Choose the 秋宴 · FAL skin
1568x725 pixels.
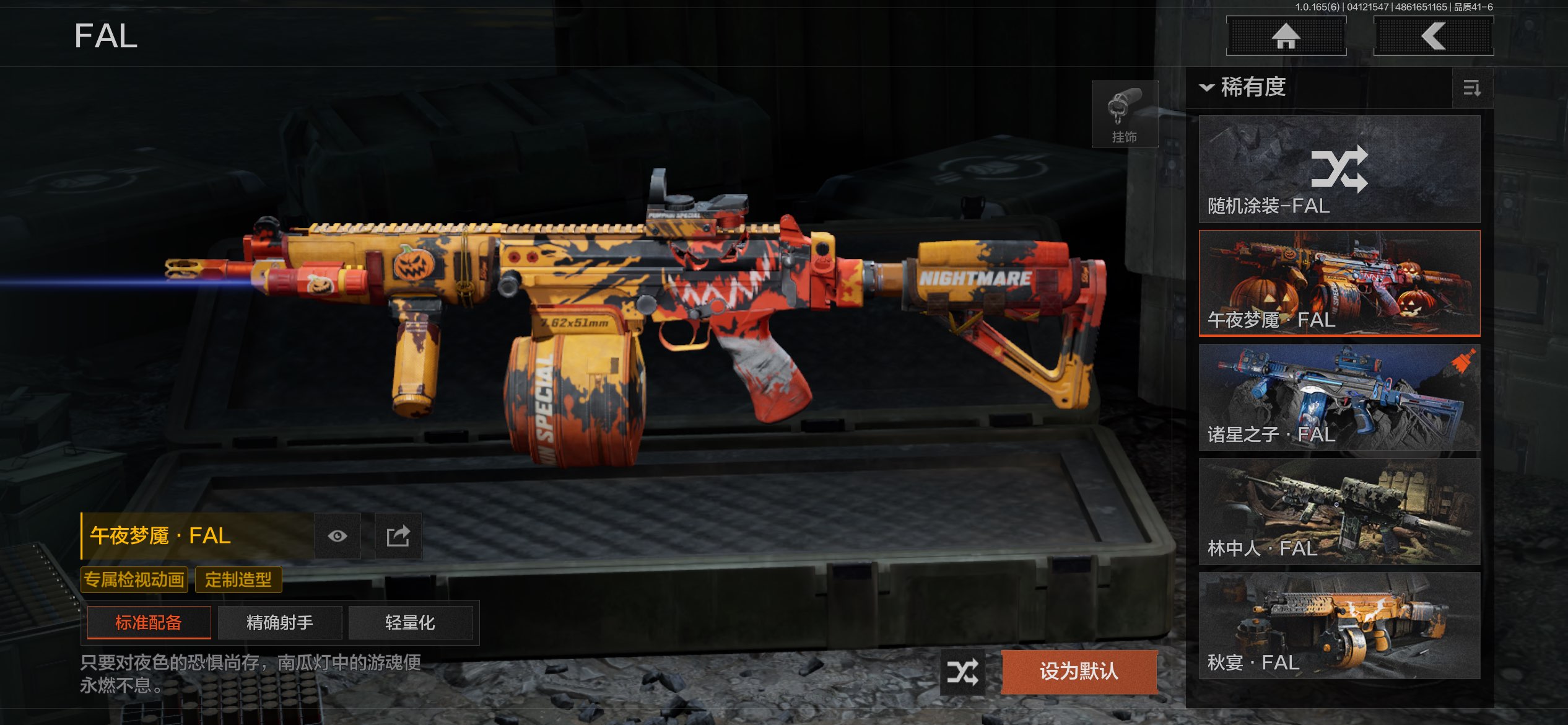[1339, 626]
